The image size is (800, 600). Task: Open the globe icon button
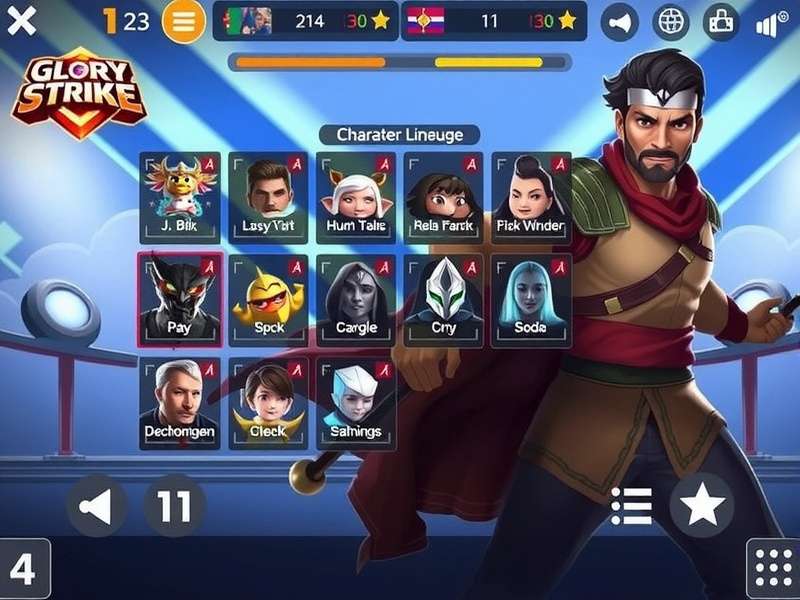pos(670,22)
